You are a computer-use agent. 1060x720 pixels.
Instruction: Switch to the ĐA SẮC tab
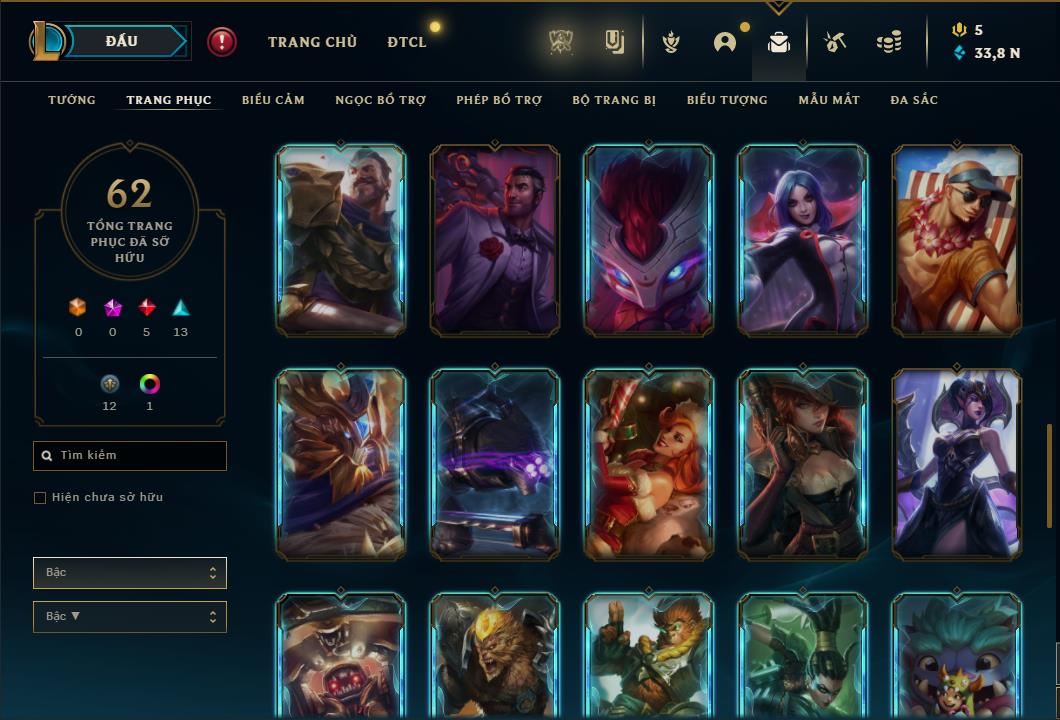click(914, 100)
